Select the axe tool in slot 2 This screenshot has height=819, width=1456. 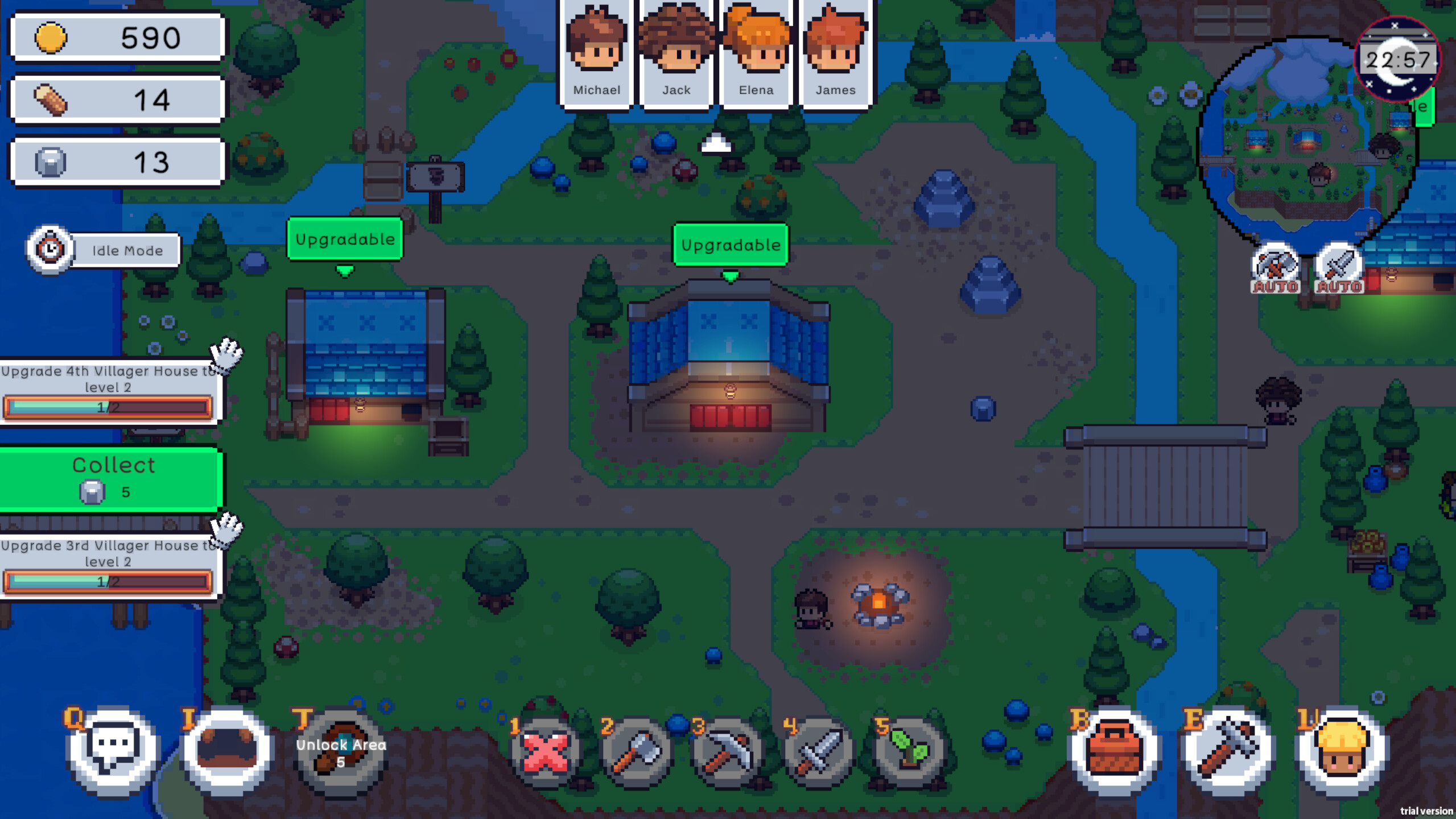637,752
